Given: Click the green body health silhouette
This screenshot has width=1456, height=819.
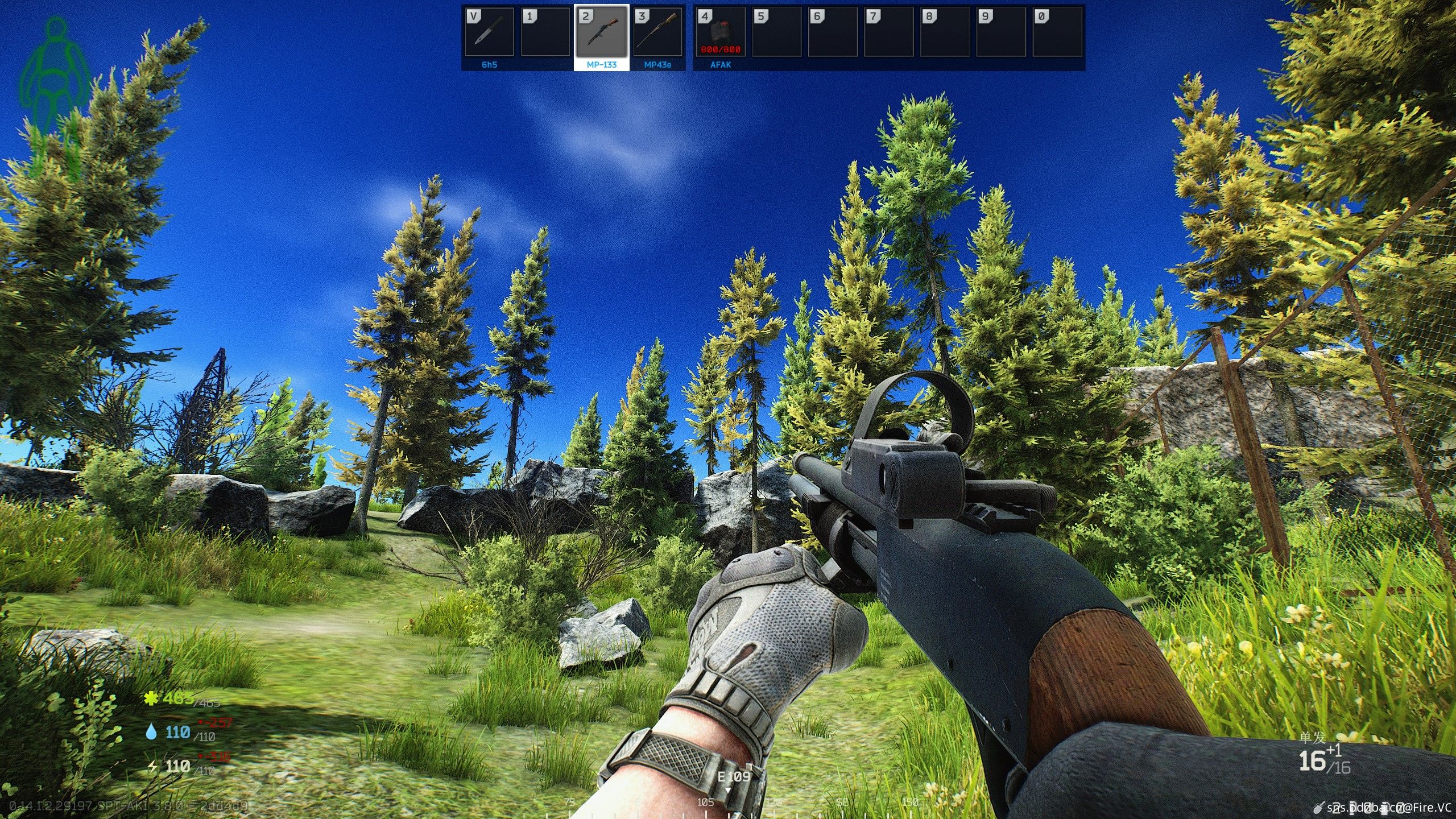Looking at the screenshot, I should point(55,97).
